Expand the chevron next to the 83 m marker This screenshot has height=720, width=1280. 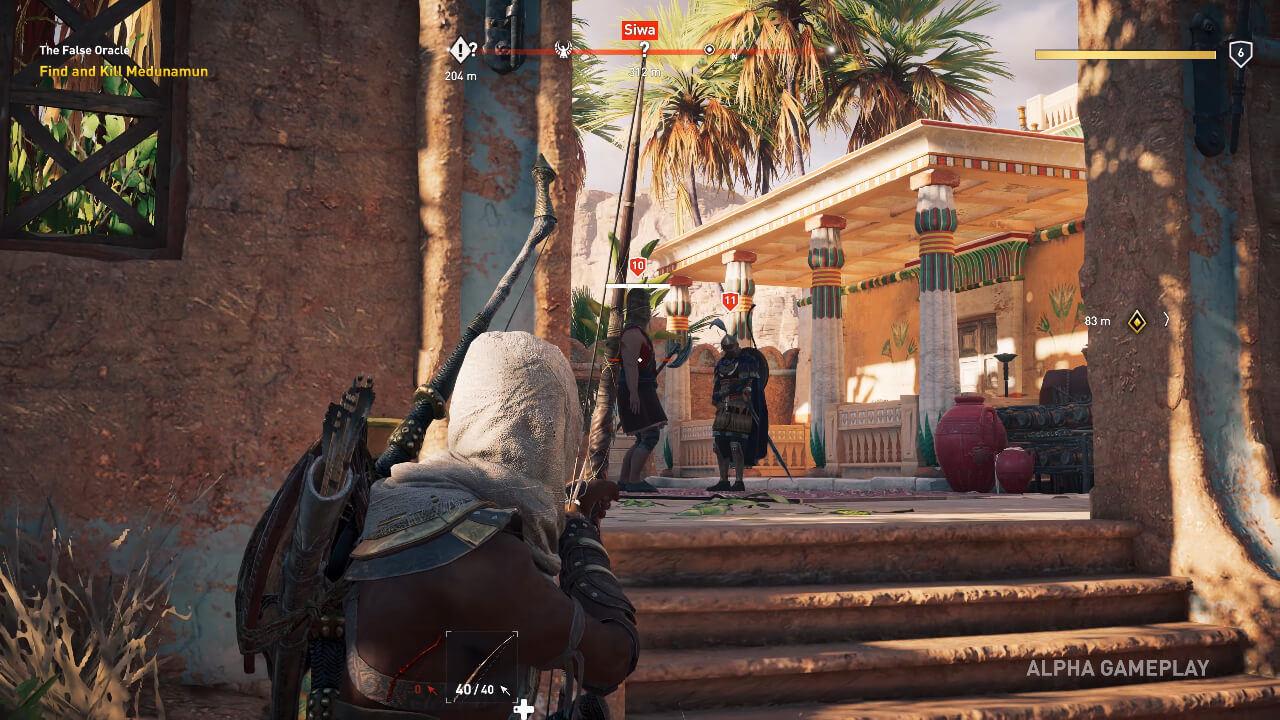point(1165,321)
